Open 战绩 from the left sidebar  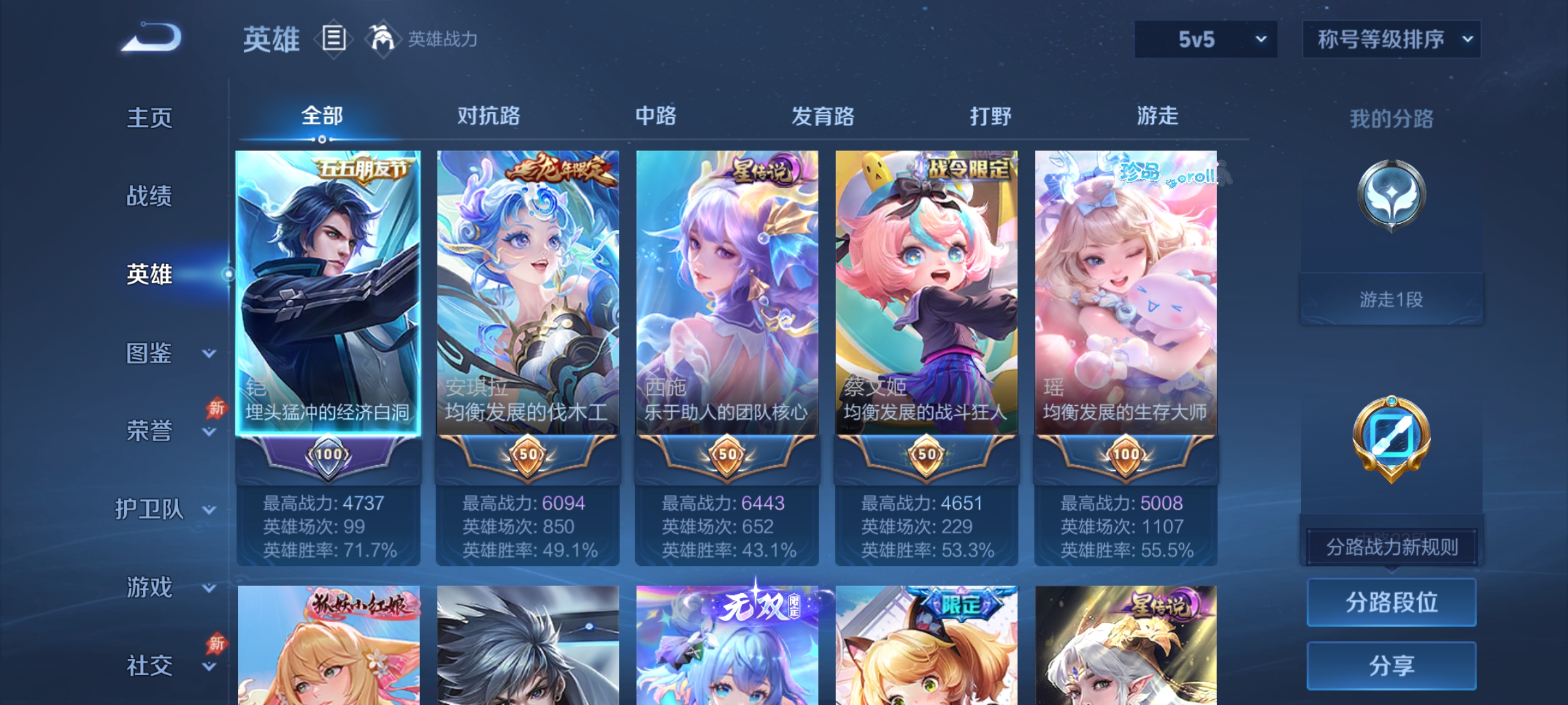click(150, 196)
